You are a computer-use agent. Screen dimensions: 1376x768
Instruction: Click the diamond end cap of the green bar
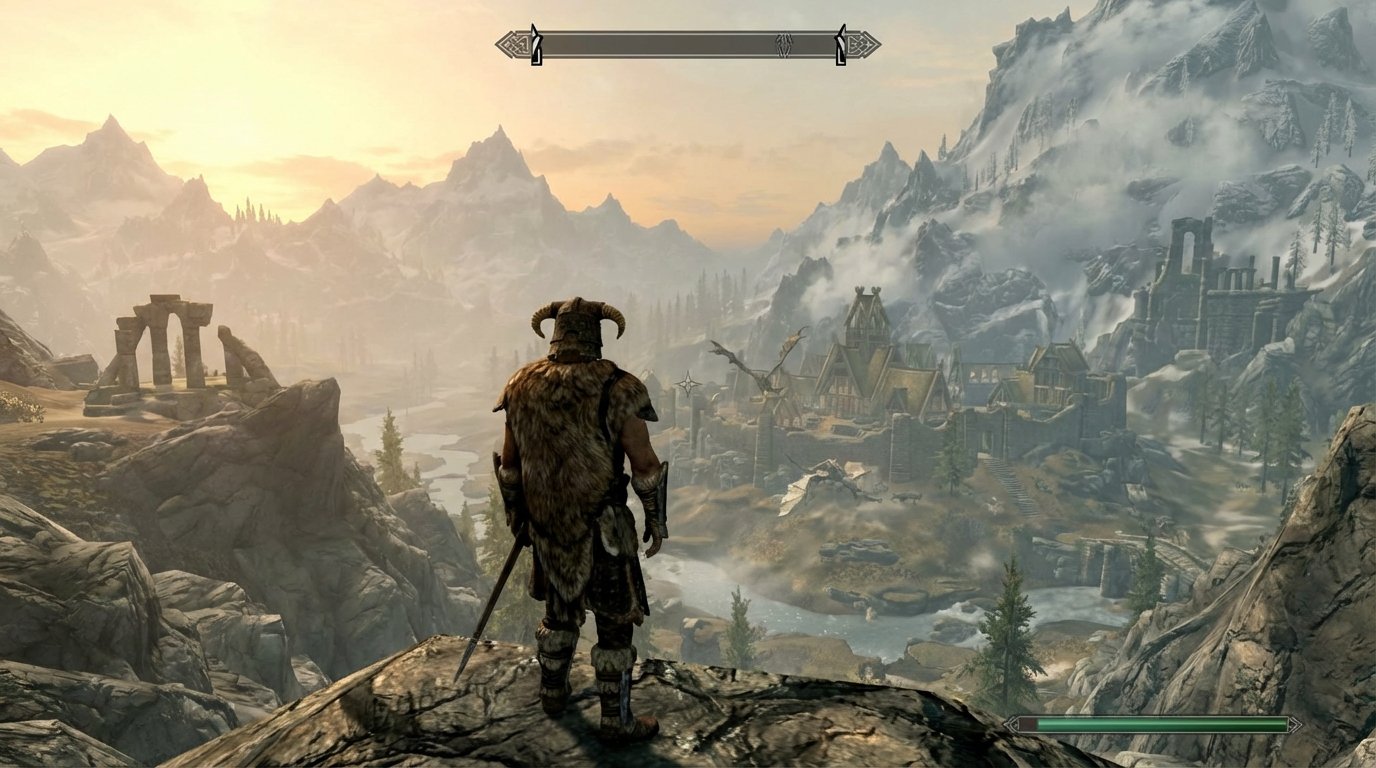click(1295, 723)
